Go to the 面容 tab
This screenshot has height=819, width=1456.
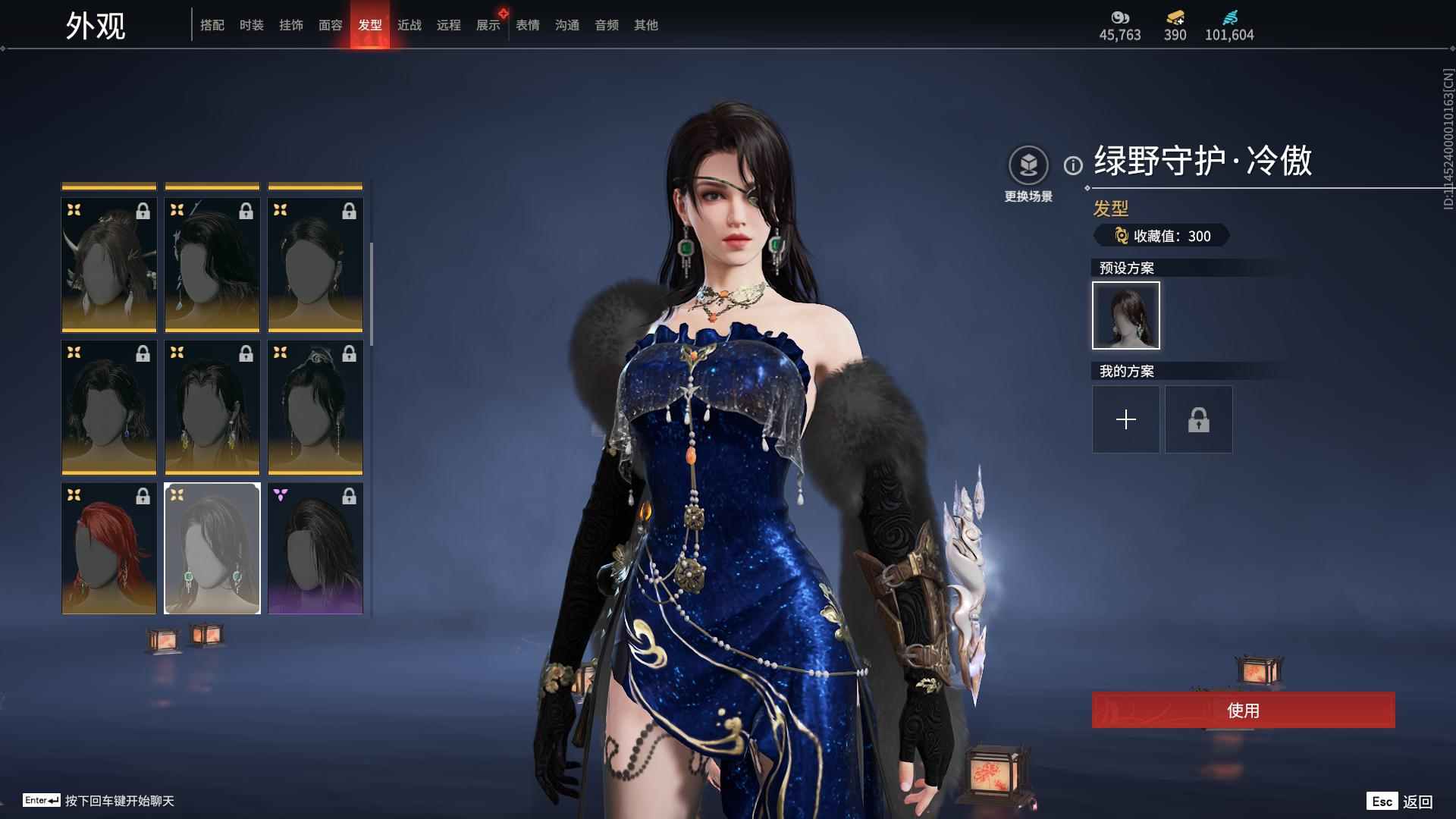click(x=331, y=25)
